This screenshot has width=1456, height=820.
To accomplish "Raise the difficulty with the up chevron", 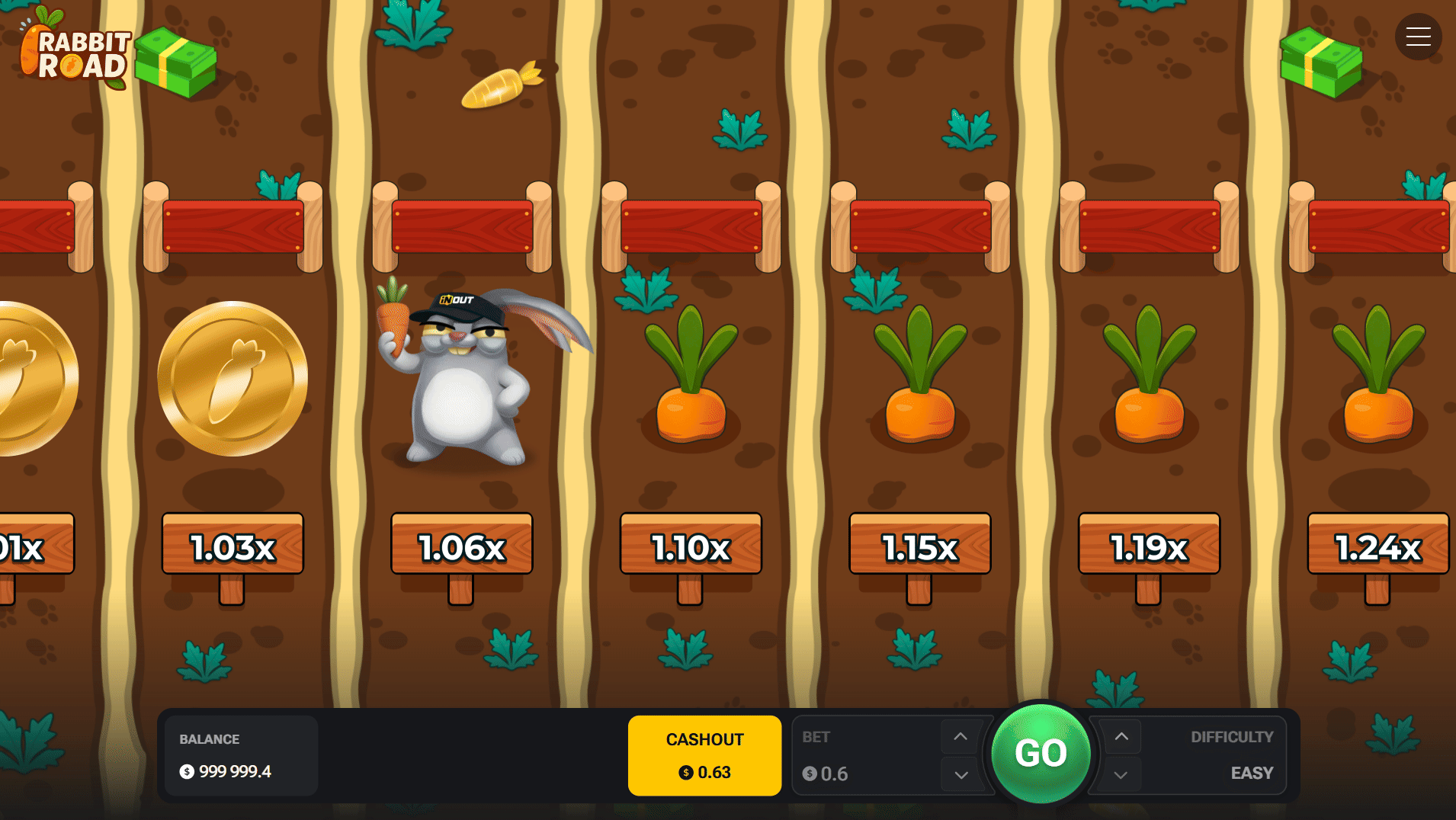I will (1121, 737).
